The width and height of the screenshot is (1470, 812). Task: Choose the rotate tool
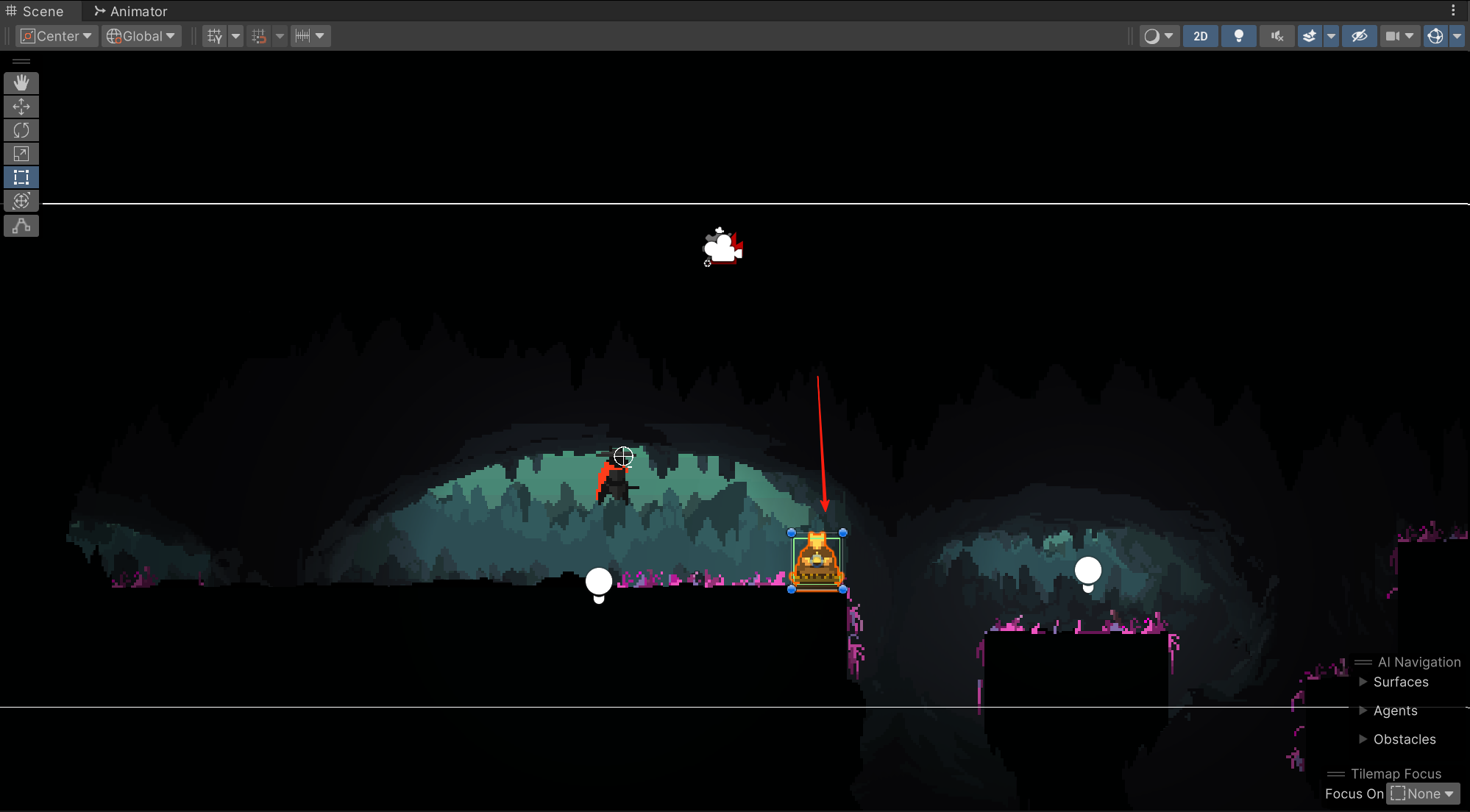tap(21, 130)
